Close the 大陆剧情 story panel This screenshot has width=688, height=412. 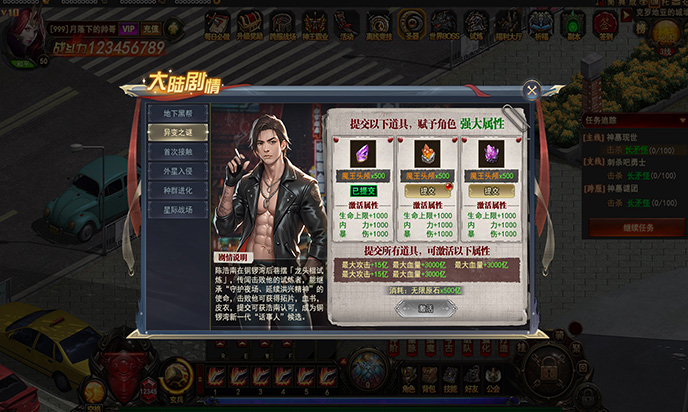click(532, 89)
